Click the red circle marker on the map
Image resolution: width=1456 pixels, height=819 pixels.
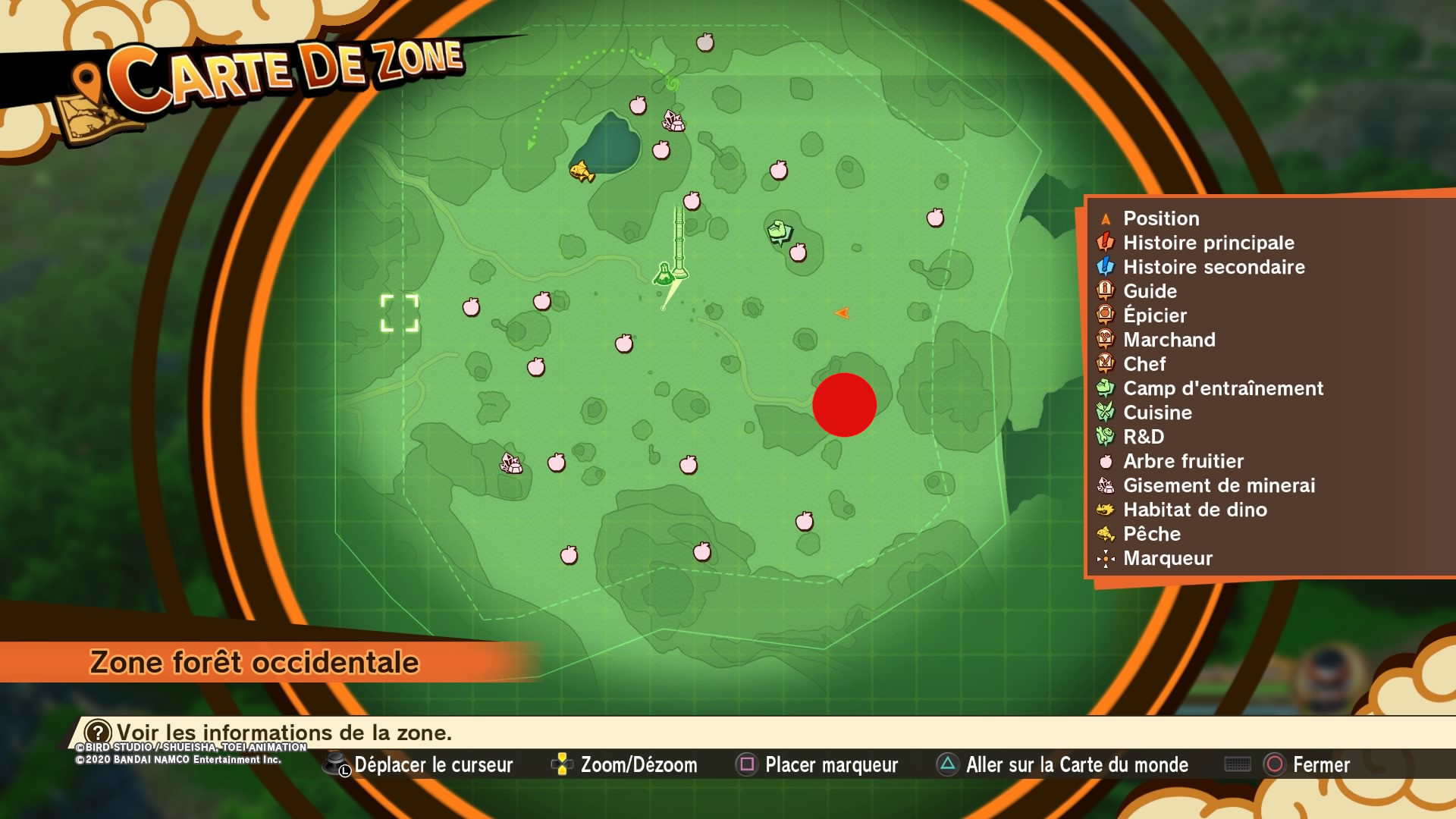(x=844, y=404)
